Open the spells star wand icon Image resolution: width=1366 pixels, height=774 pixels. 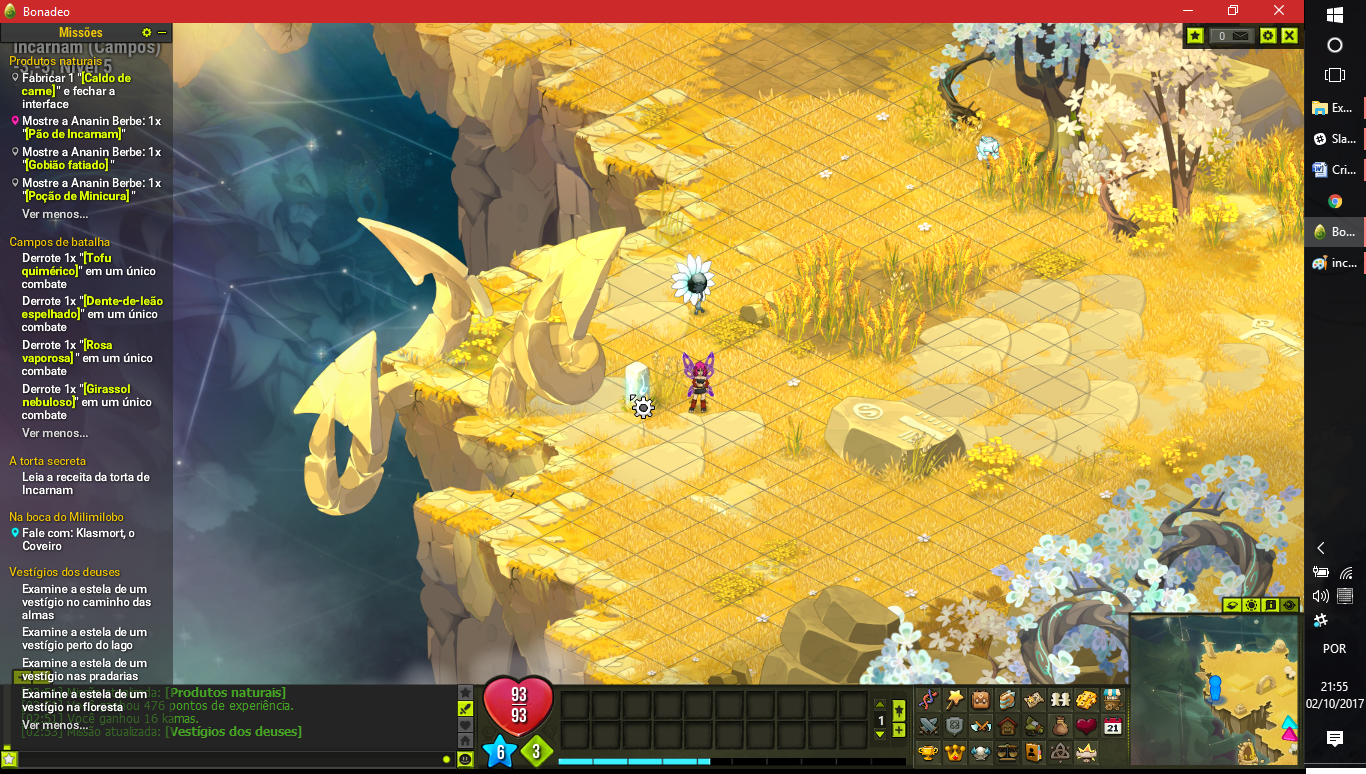click(x=955, y=700)
